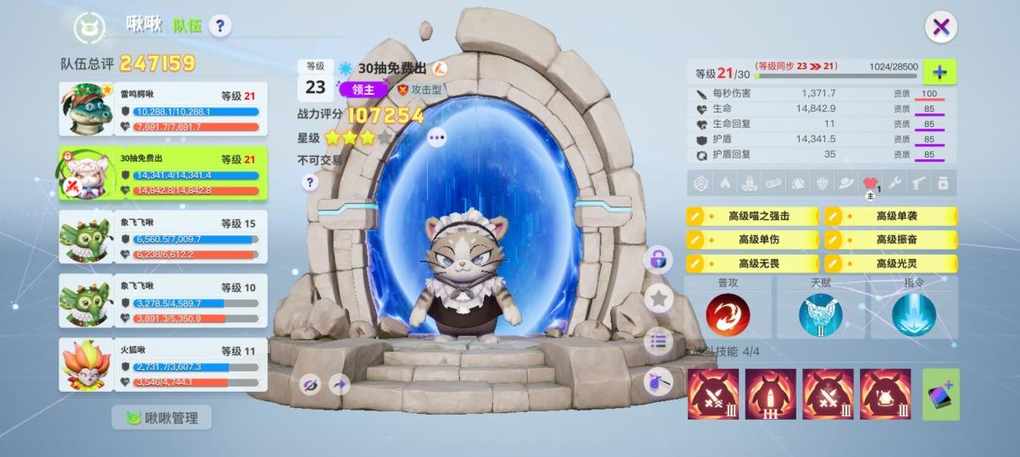1020x457 pixels.
Task: View the 普攻 basic attack skill icon
Action: pyautogui.click(x=727, y=314)
